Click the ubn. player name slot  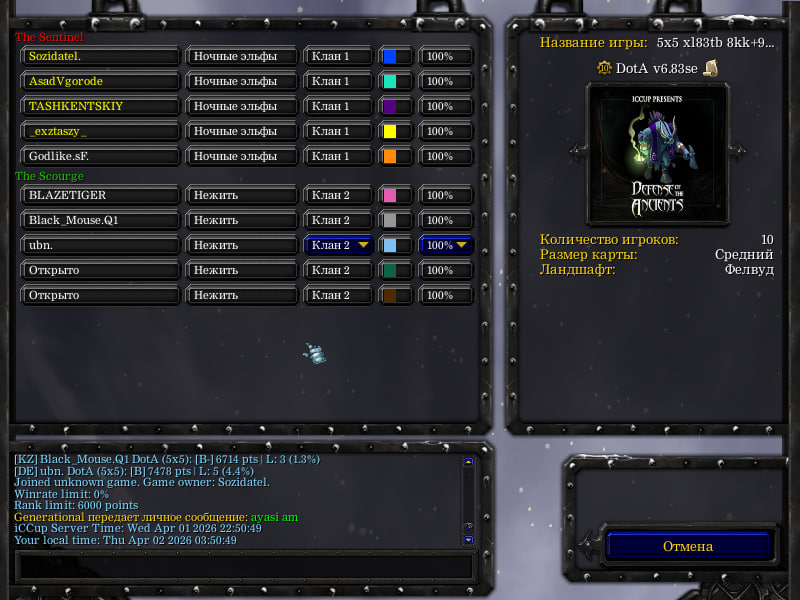point(100,245)
